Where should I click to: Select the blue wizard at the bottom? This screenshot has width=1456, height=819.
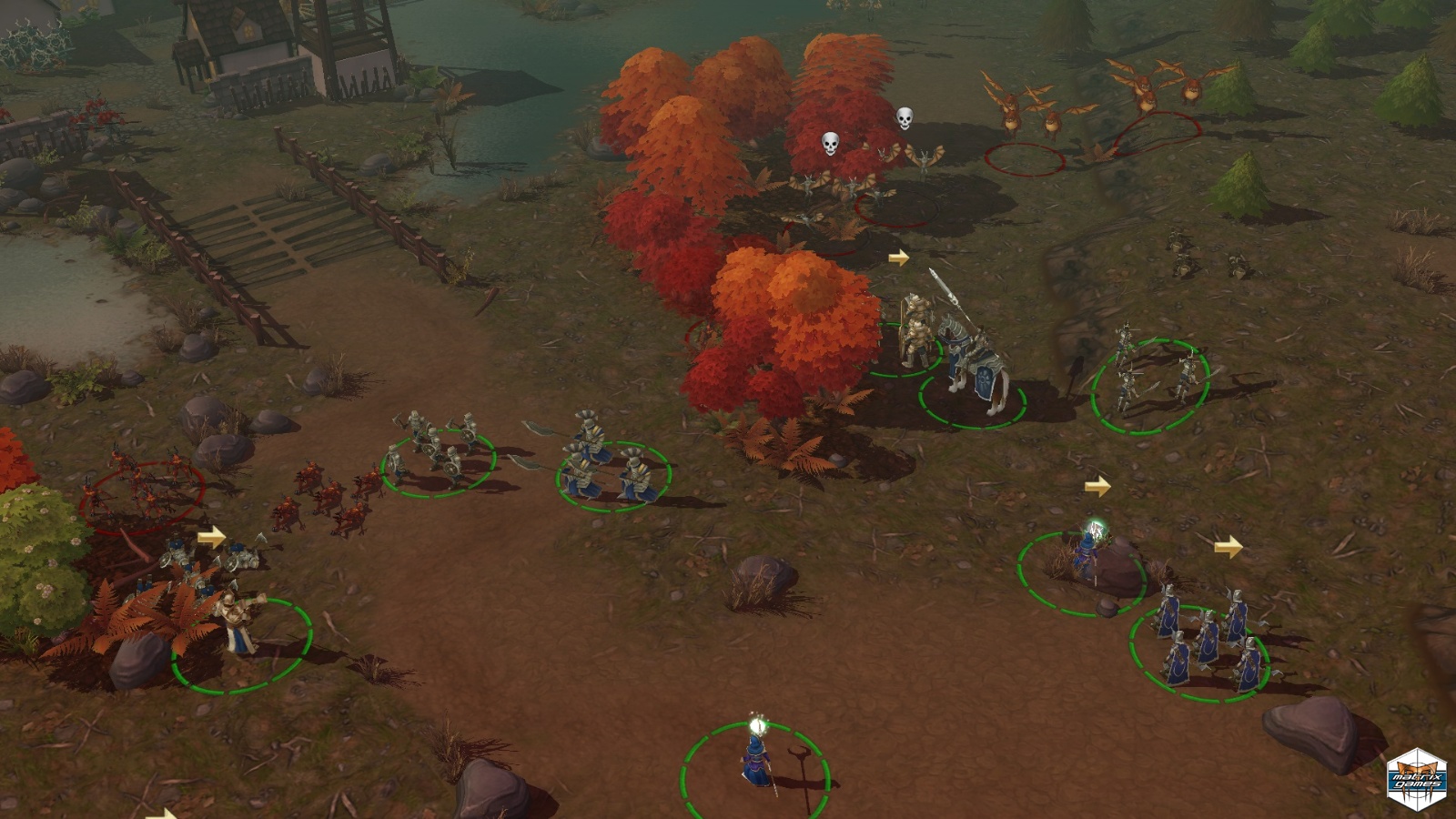(755, 761)
